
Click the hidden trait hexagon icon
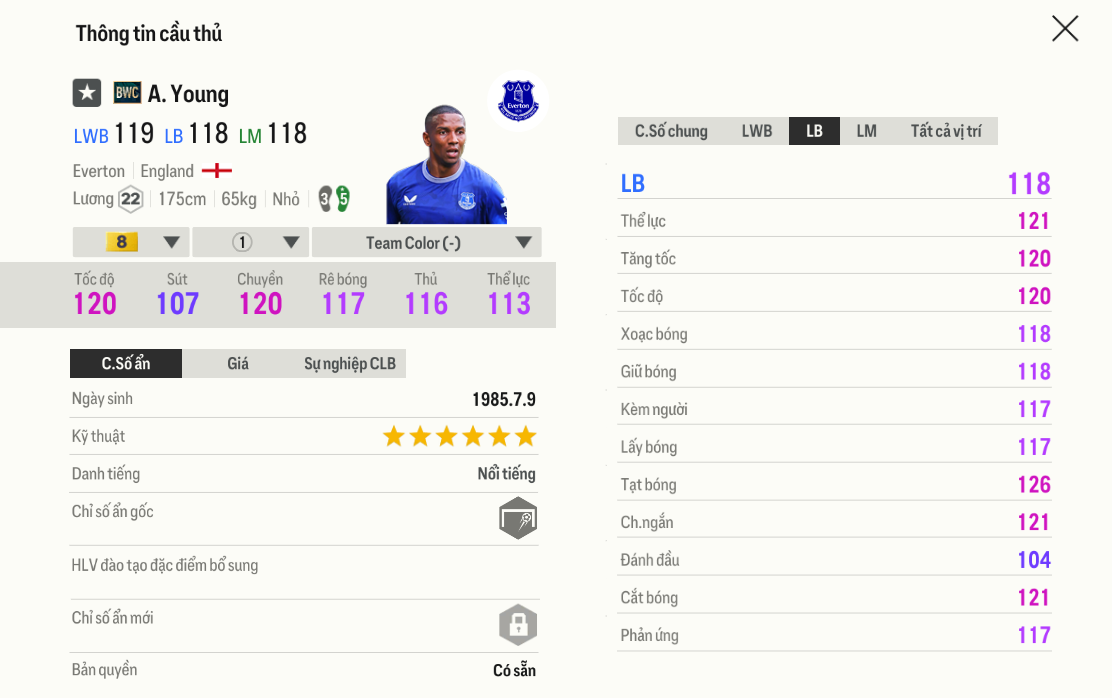click(518, 518)
